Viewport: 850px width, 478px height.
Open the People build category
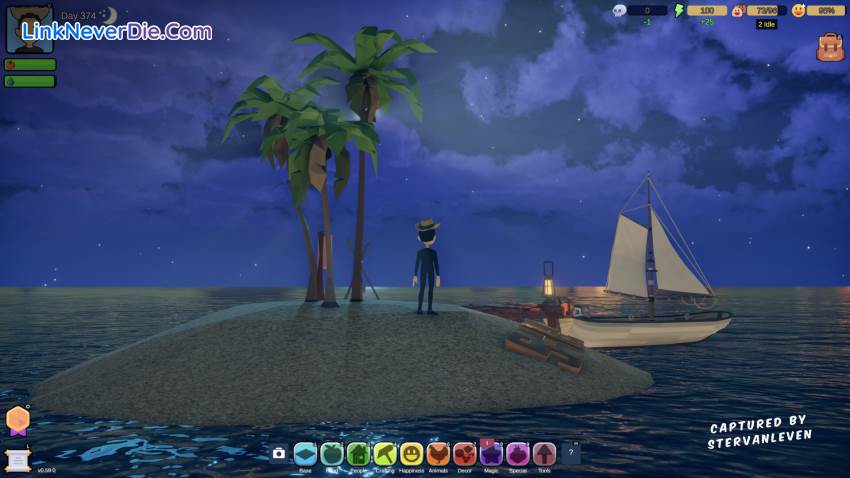[x=358, y=454]
